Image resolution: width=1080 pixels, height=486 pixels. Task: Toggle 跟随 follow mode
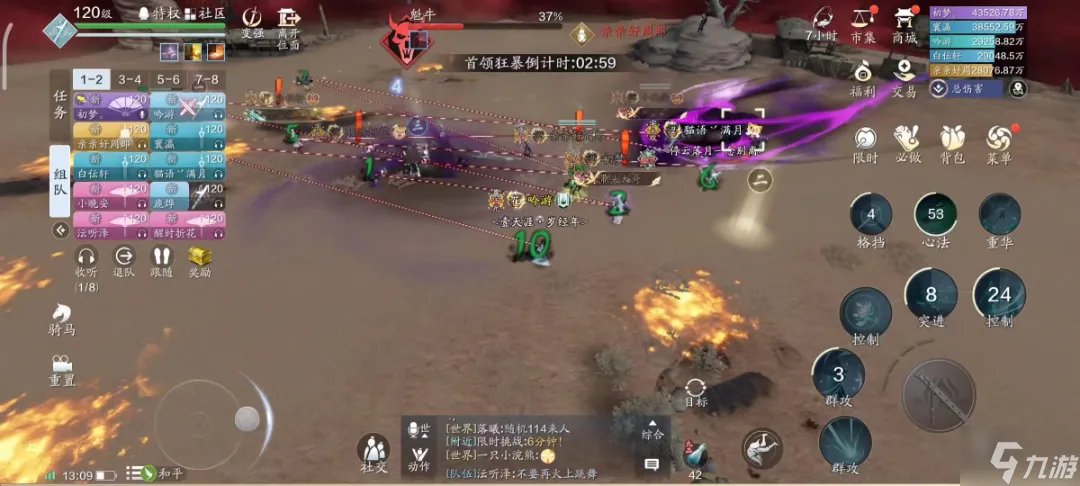(162, 262)
